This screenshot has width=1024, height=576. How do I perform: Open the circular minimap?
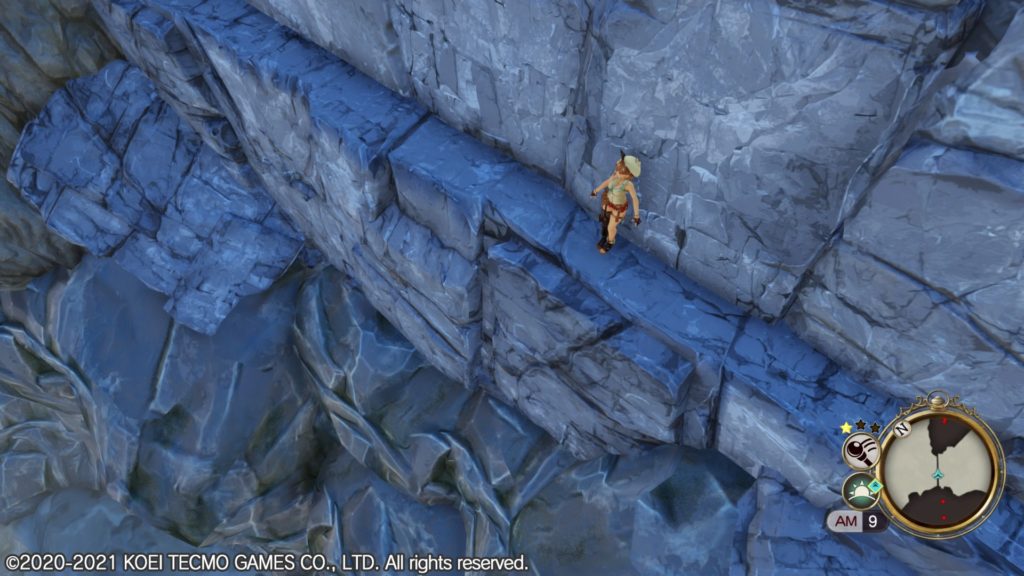coord(941,465)
